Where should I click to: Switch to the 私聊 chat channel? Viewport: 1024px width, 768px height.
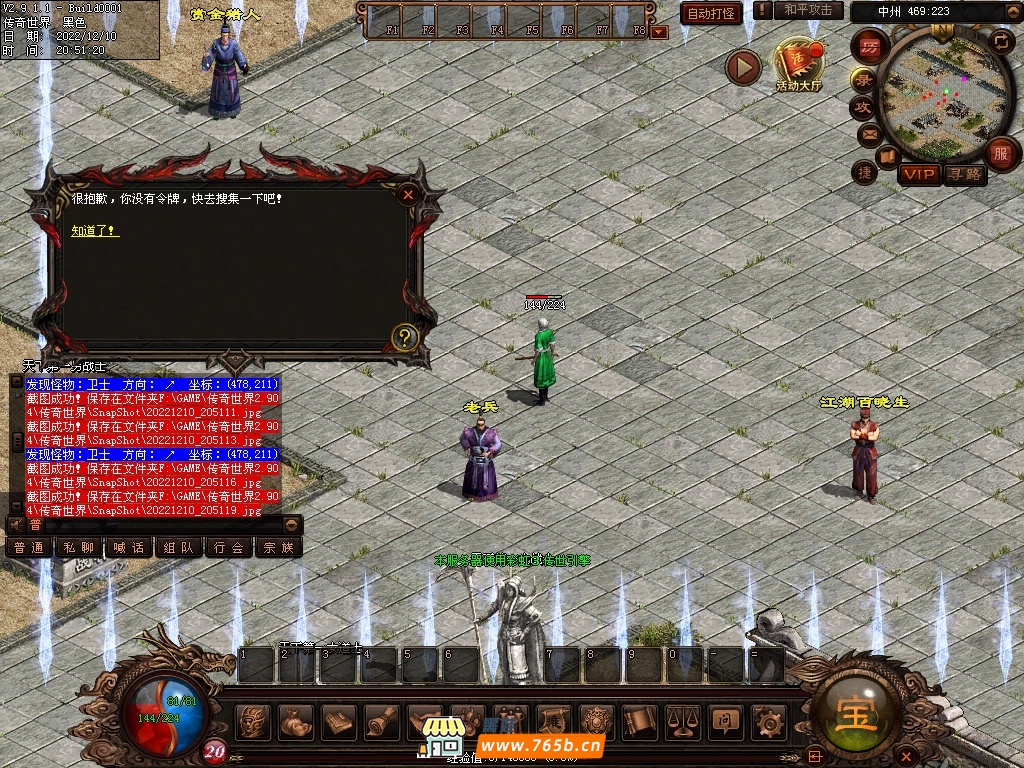(x=78, y=548)
